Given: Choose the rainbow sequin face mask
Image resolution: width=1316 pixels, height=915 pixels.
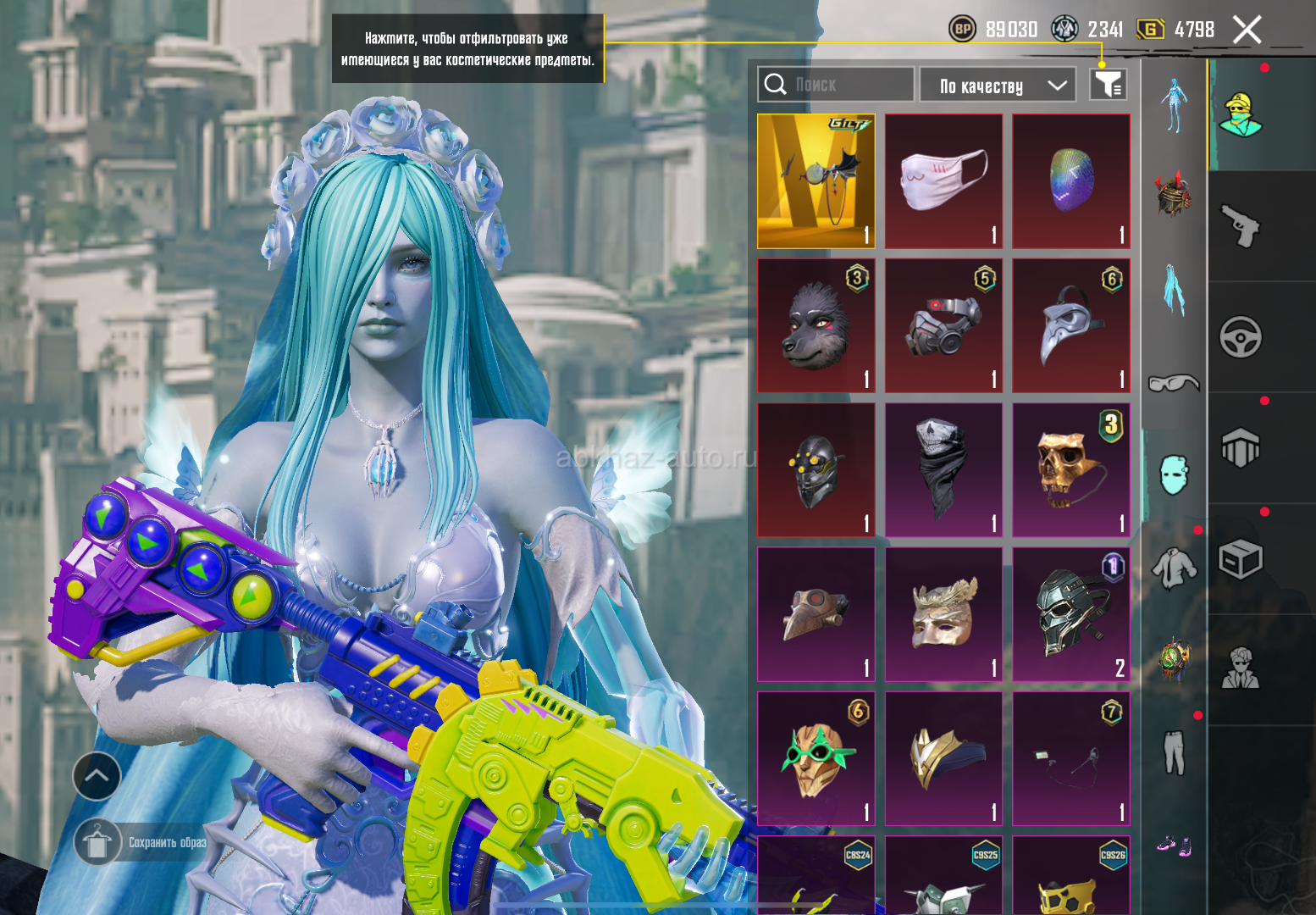Looking at the screenshot, I should pyautogui.click(x=1071, y=181).
